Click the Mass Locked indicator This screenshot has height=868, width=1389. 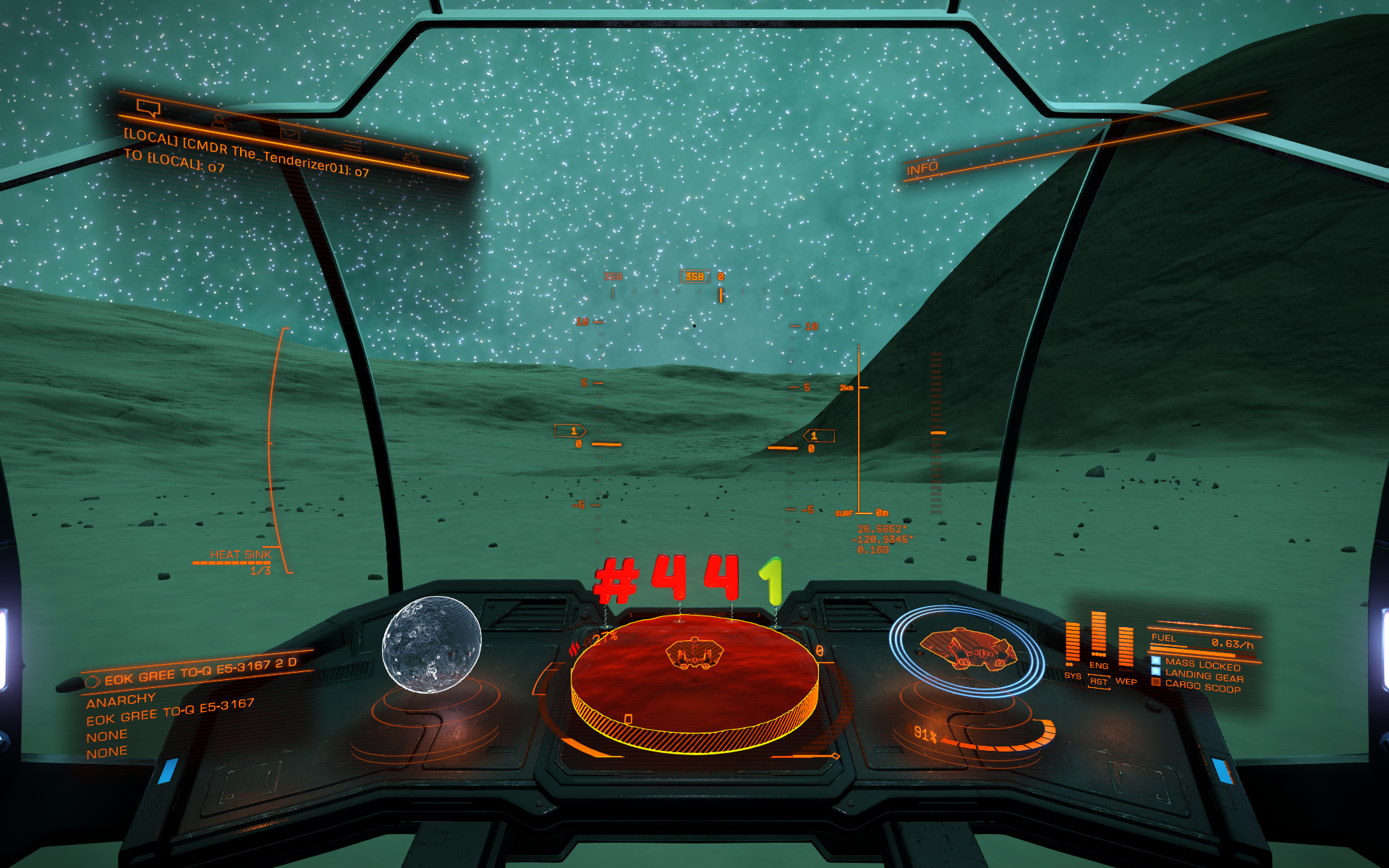[1202, 665]
